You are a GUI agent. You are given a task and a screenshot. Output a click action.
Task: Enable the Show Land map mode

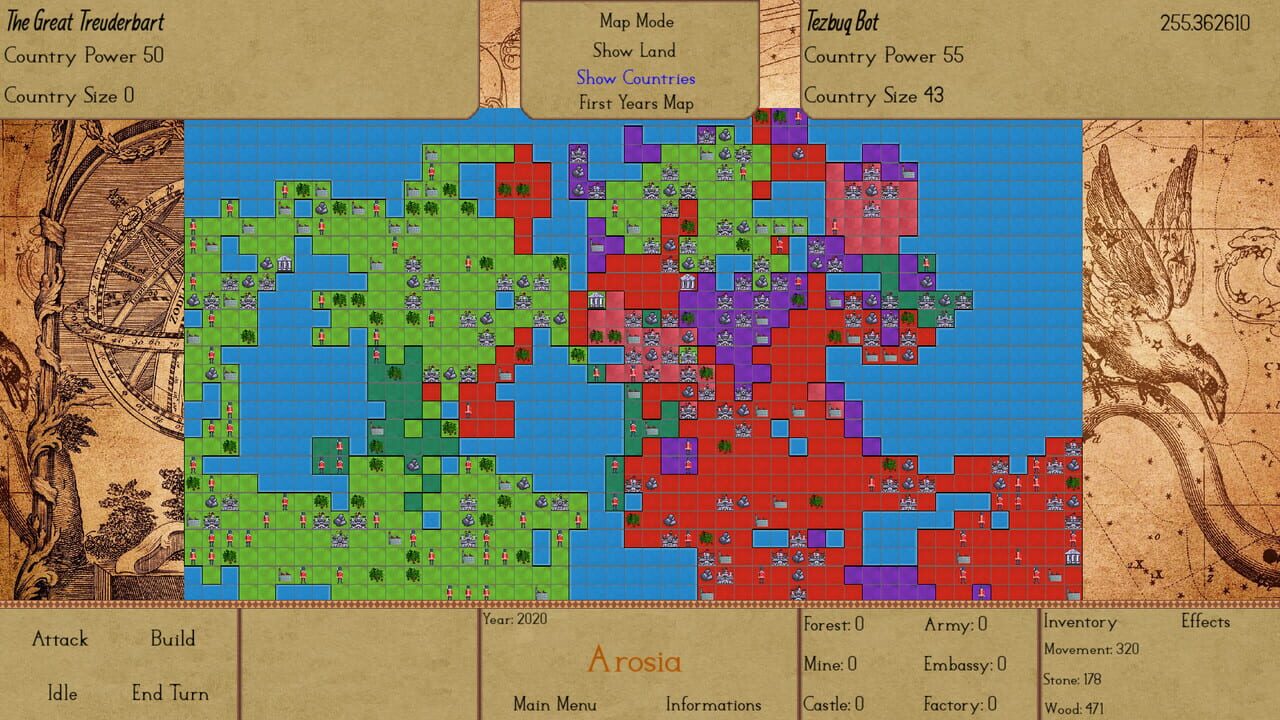pyautogui.click(x=635, y=50)
